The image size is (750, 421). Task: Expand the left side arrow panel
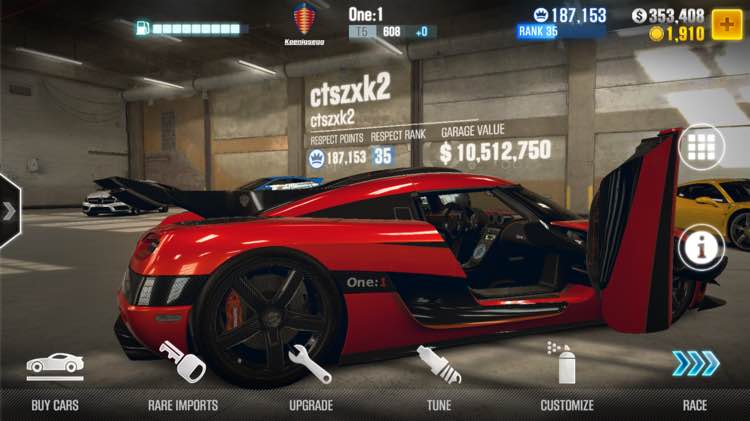point(9,211)
